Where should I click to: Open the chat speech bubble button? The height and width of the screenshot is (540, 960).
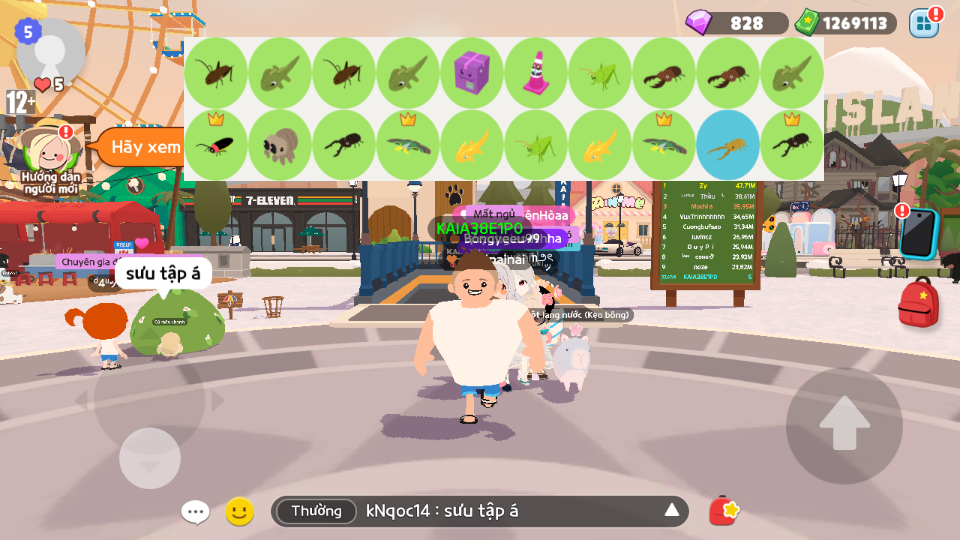pyautogui.click(x=195, y=512)
